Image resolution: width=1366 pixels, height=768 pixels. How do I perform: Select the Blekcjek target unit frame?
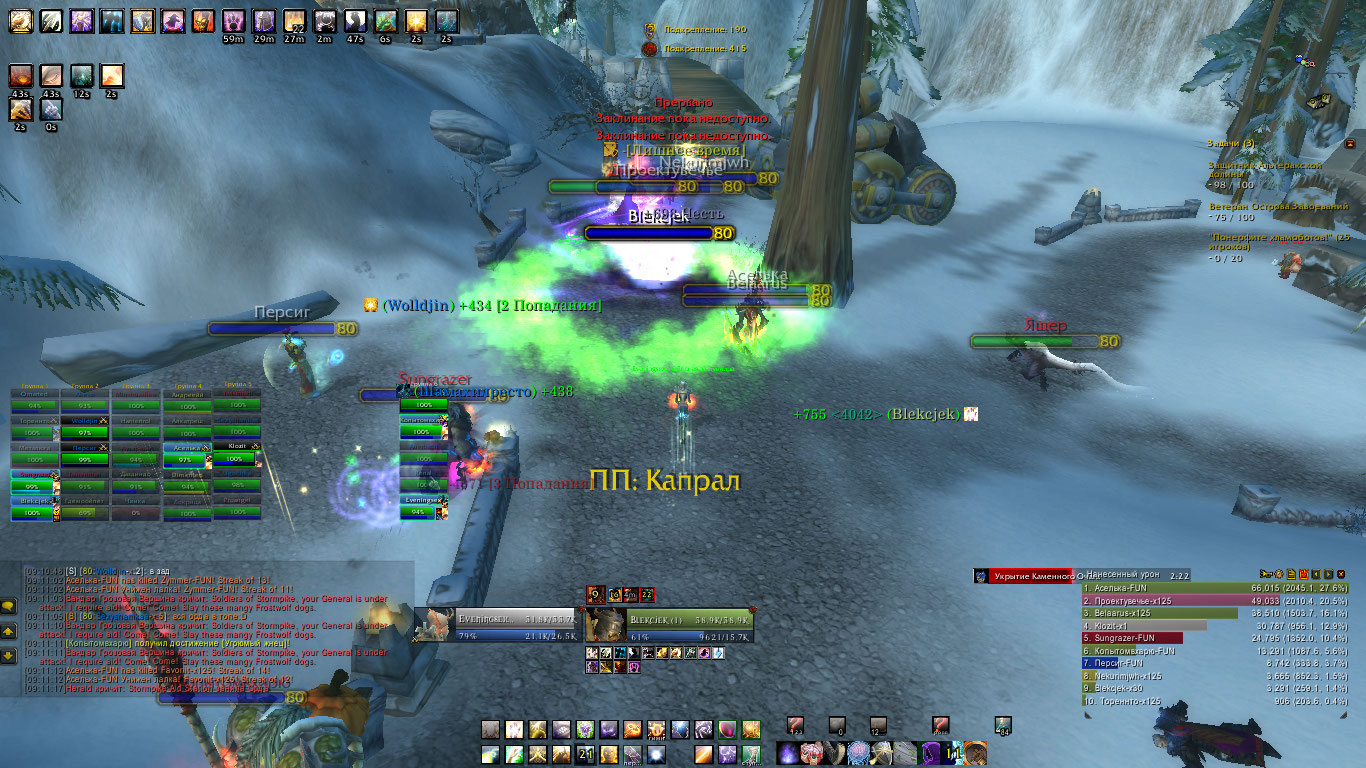670,626
